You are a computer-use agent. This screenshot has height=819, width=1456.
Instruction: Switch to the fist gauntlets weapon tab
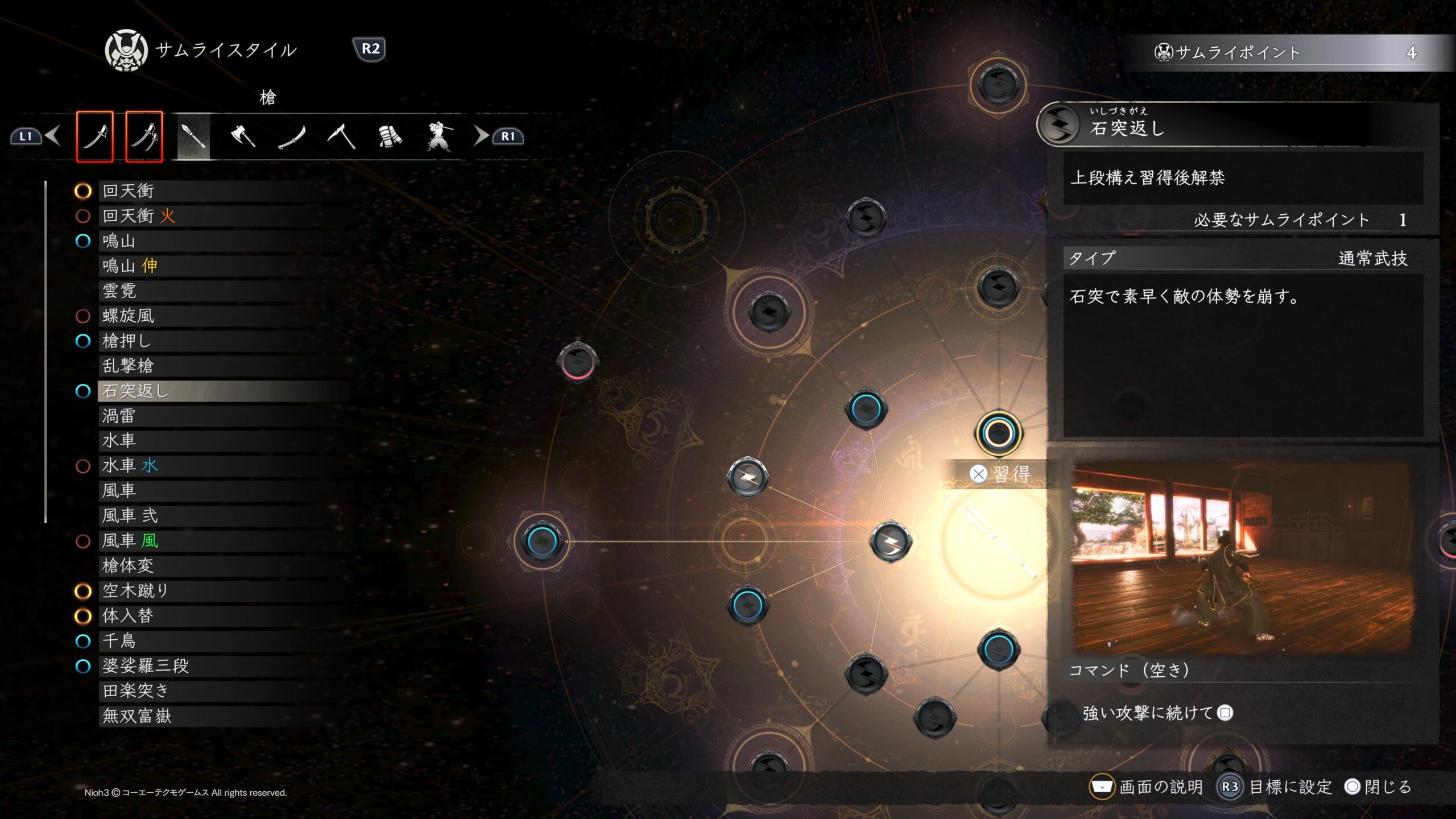click(x=390, y=136)
